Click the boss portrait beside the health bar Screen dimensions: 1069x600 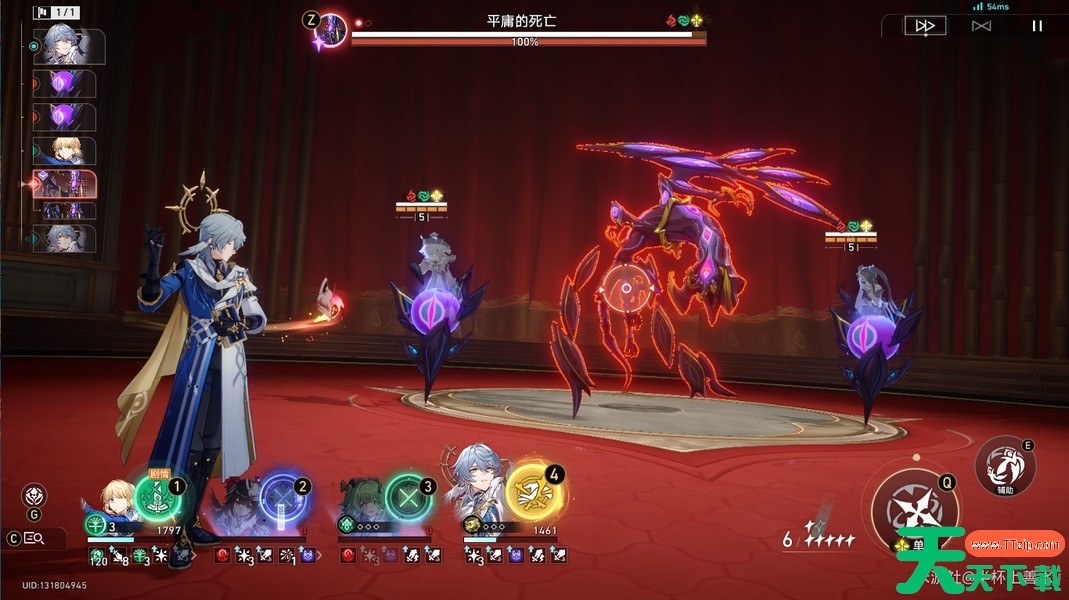coord(331,31)
